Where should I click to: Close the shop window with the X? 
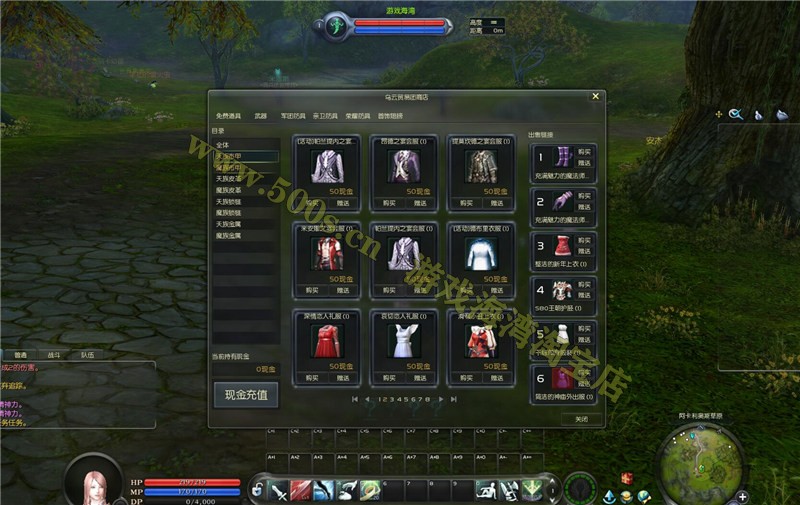tap(595, 97)
